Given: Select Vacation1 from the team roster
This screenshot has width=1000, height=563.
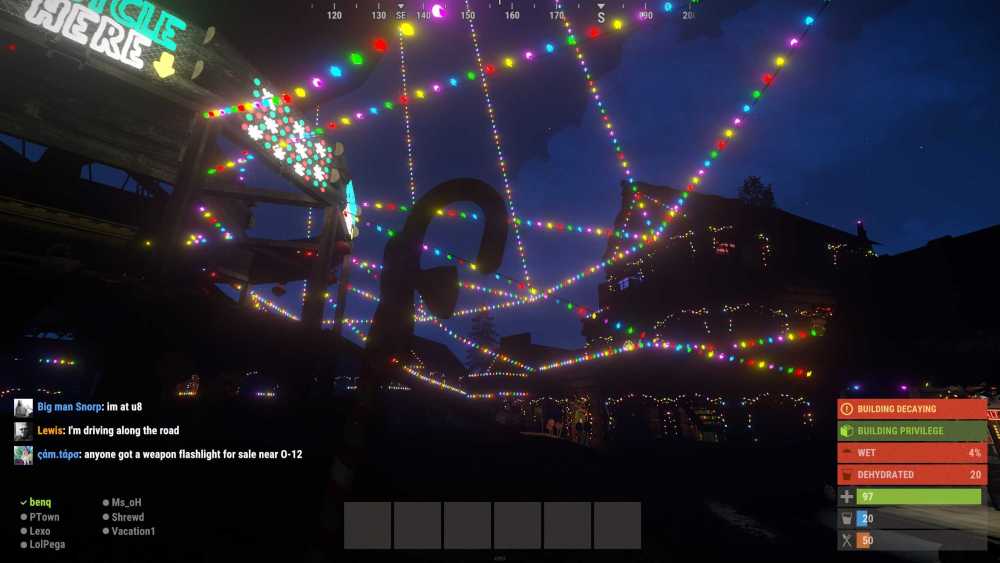Looking at the screenshot, I should click(133, 531).
